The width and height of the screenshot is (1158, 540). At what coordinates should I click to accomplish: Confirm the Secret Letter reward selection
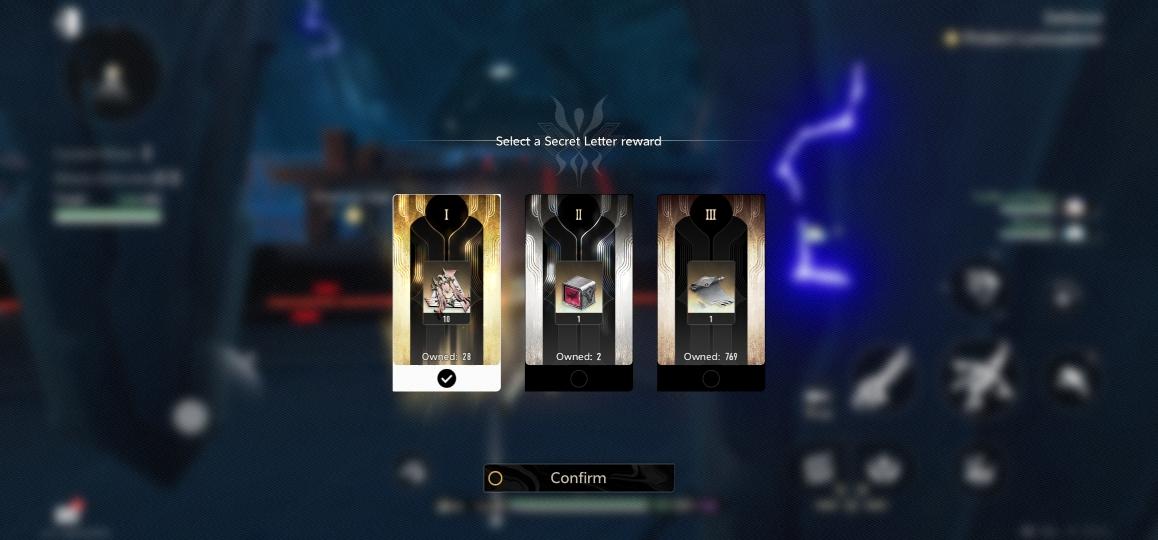(x=578, y=478)
